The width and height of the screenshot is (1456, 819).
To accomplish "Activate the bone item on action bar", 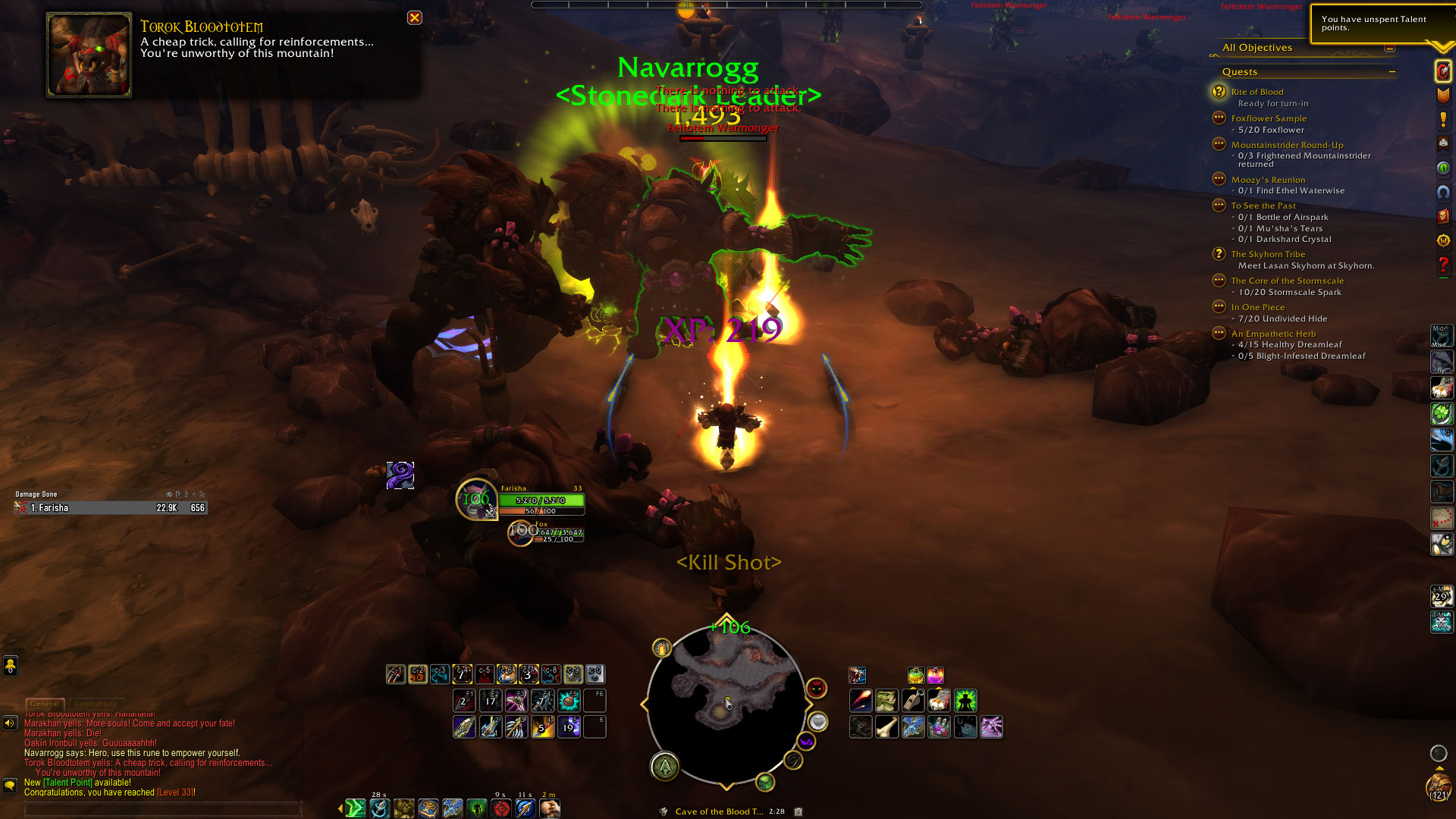I will point(886,727).
